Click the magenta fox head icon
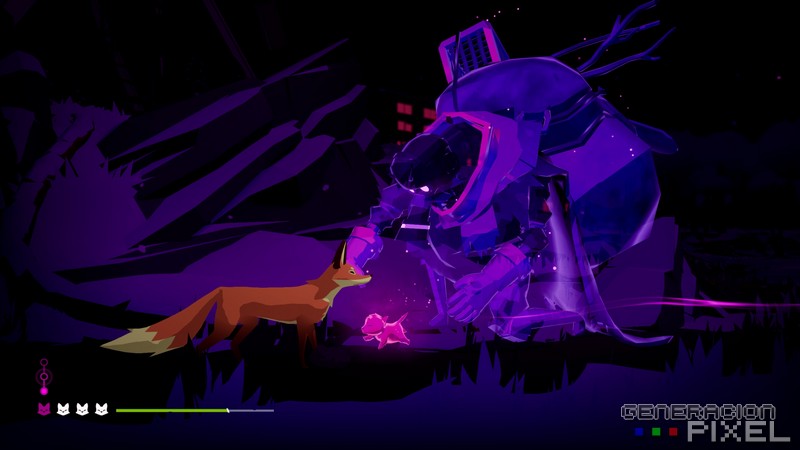Screen dimensions: 800x450 coord(43,410)
